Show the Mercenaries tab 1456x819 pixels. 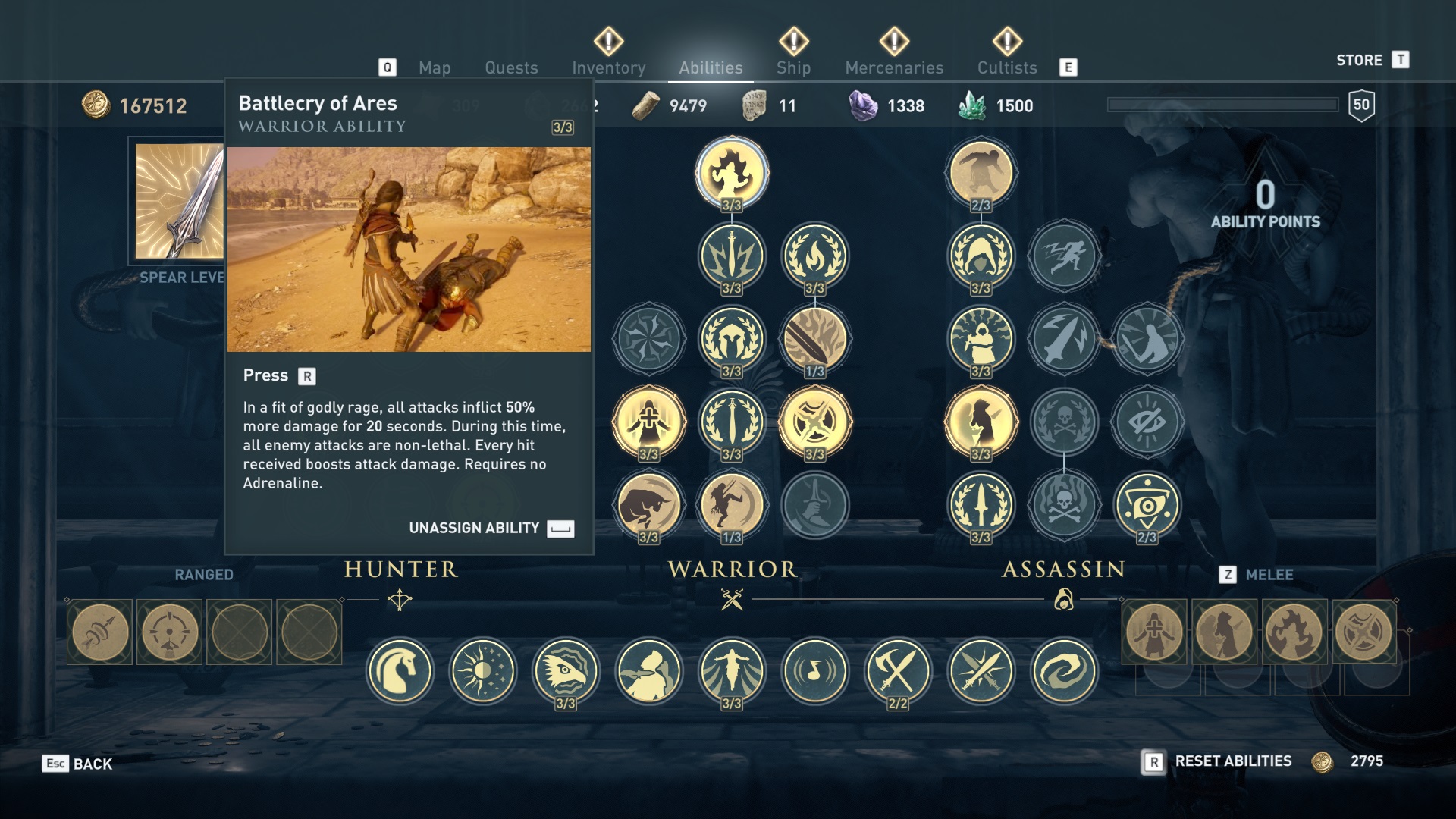point(894,67)
